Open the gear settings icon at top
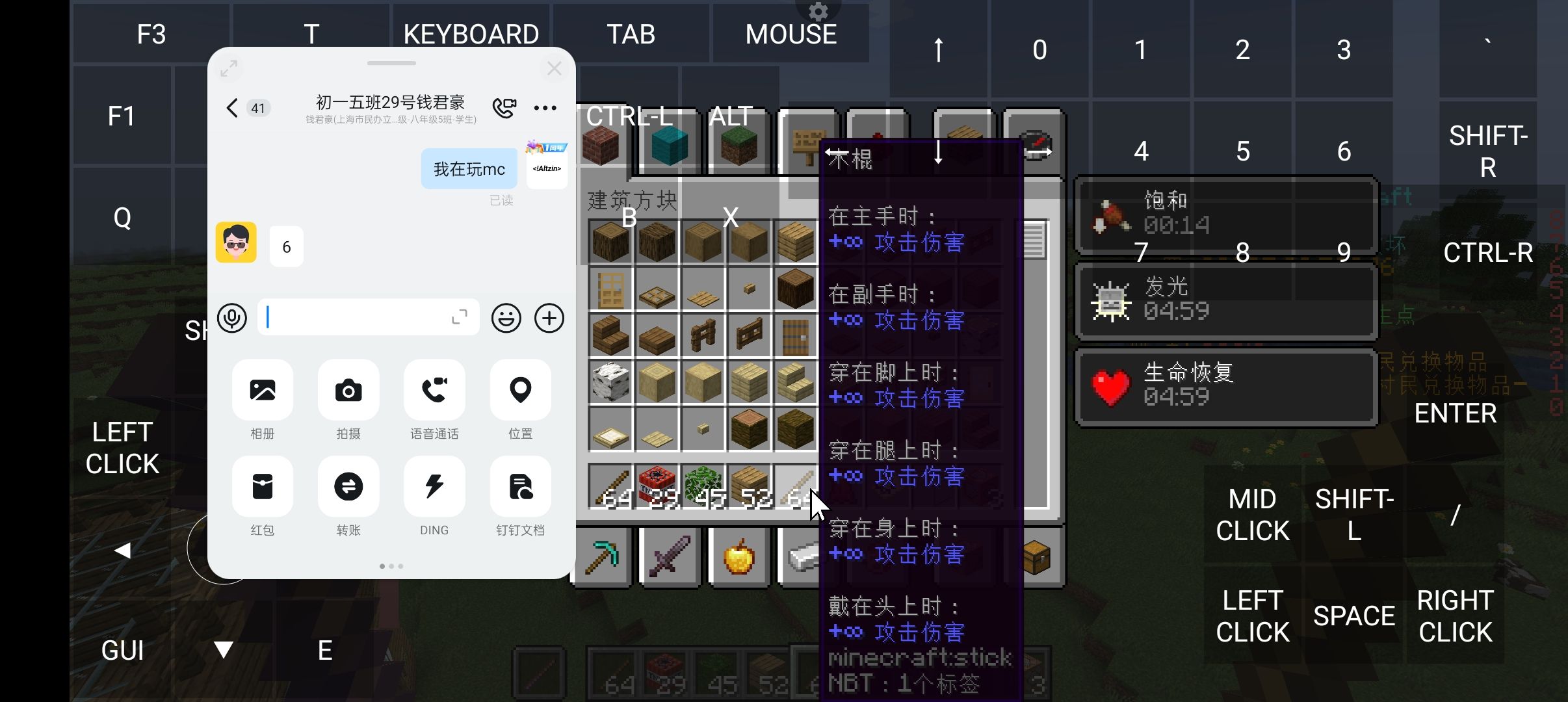This screenshot has width=1568, height=702. click(x=818, y=11)
